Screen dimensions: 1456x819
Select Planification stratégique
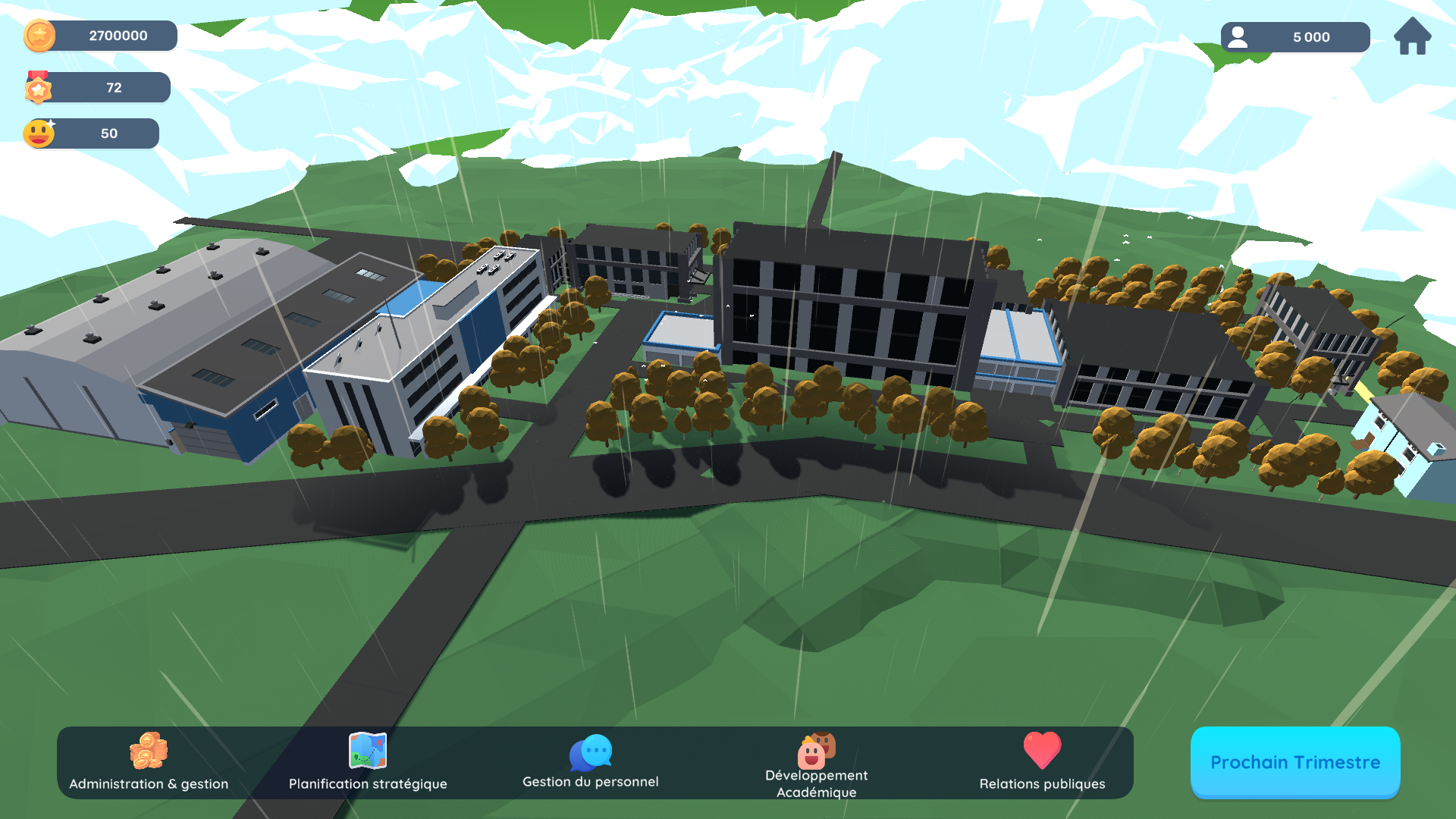[368, 762]
